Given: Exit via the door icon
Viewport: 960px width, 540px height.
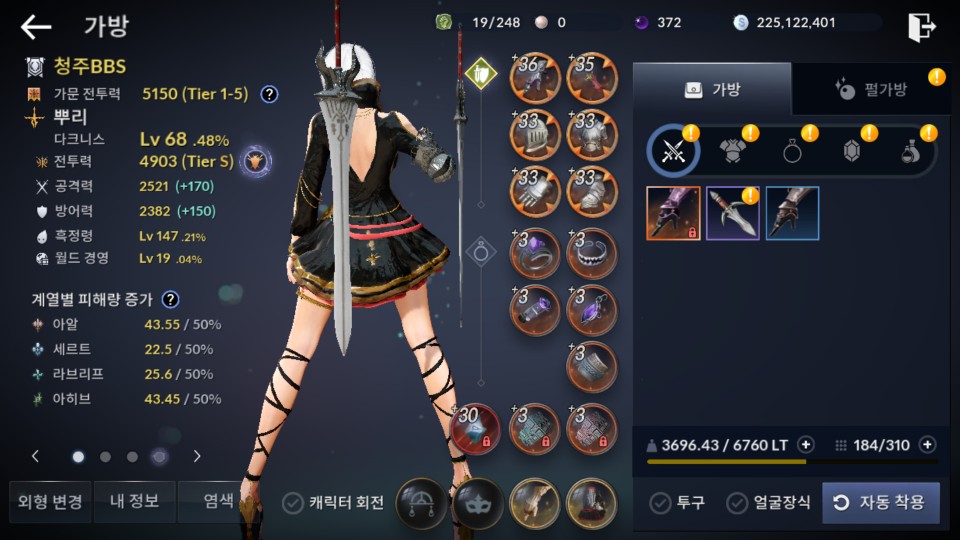Looking at the screenshot, I should [921, 27].
